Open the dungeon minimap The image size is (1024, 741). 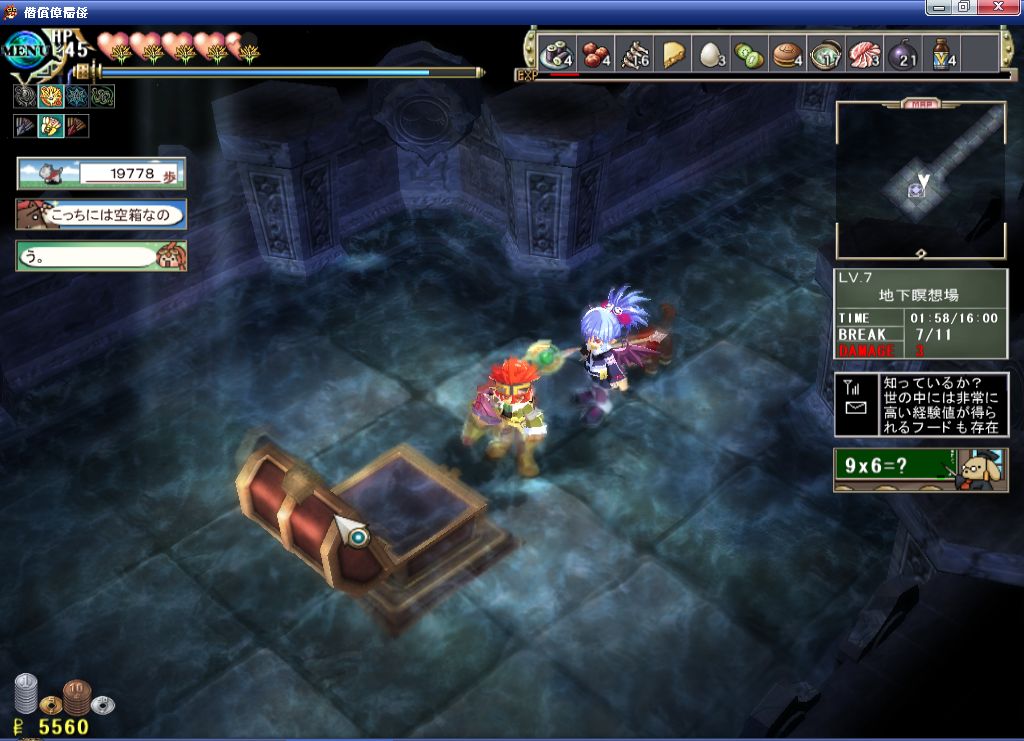pos(920,180)
